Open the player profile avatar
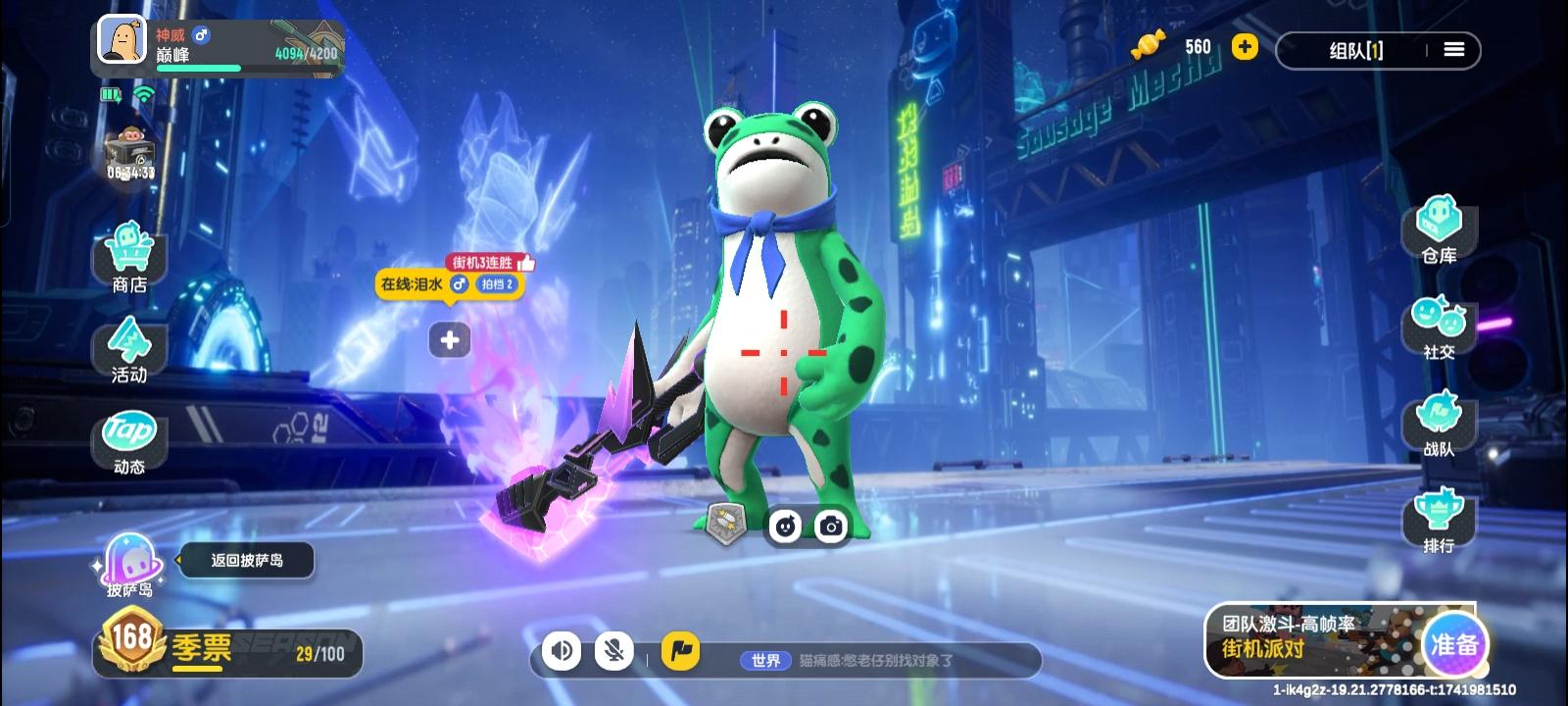 [x=123, y=43]
